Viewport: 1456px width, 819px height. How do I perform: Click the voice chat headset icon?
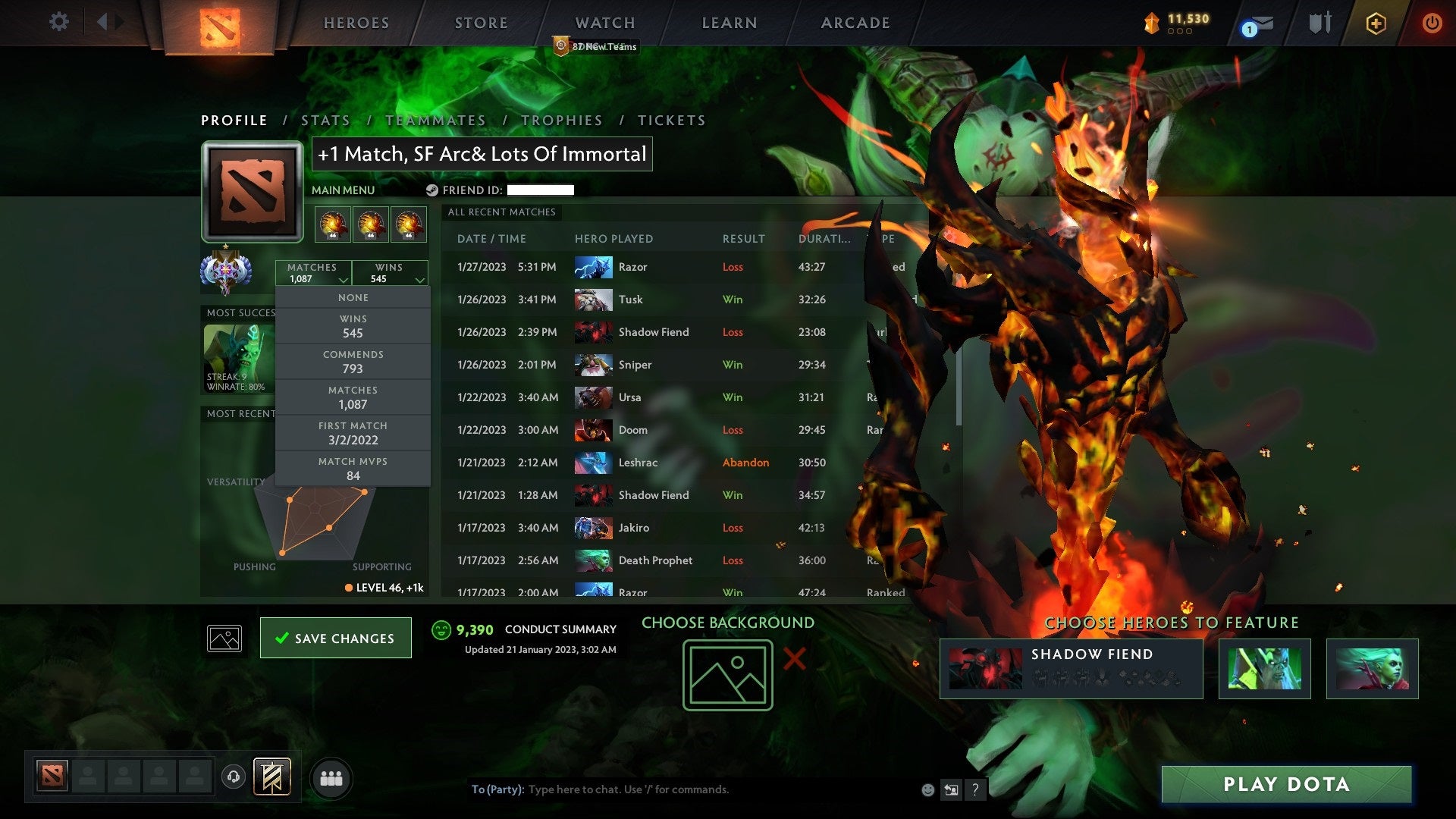[x=234, y=777]
